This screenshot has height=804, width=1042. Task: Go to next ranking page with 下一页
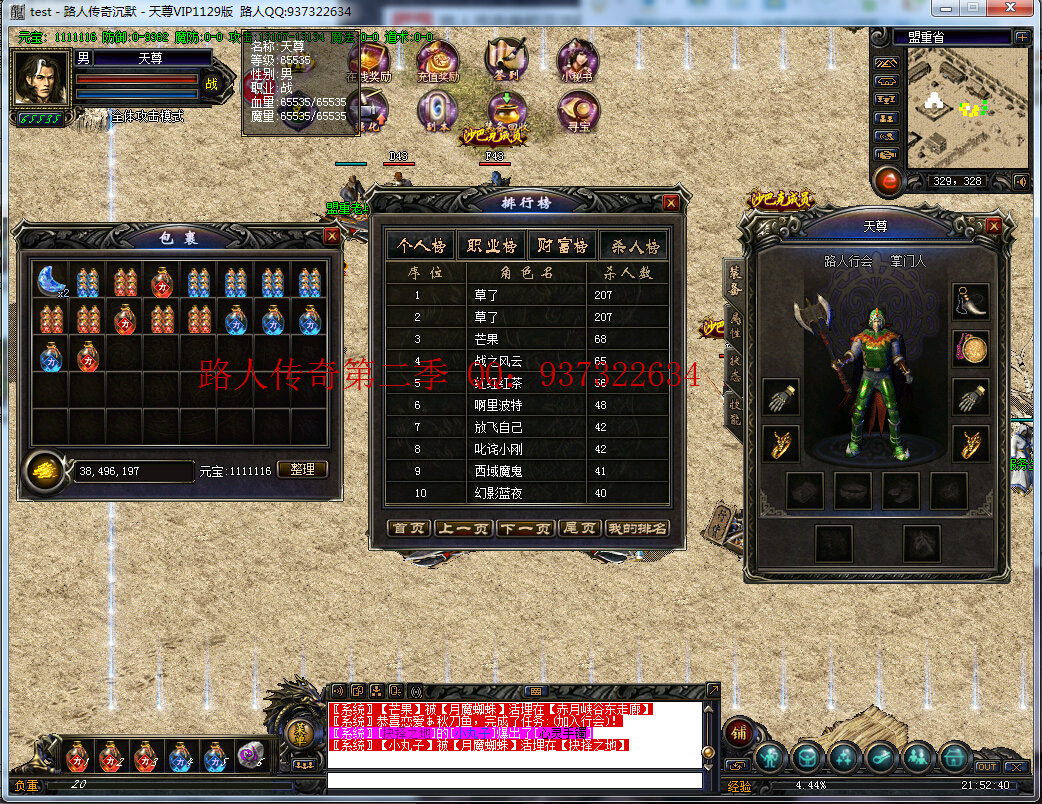(525, 528)
